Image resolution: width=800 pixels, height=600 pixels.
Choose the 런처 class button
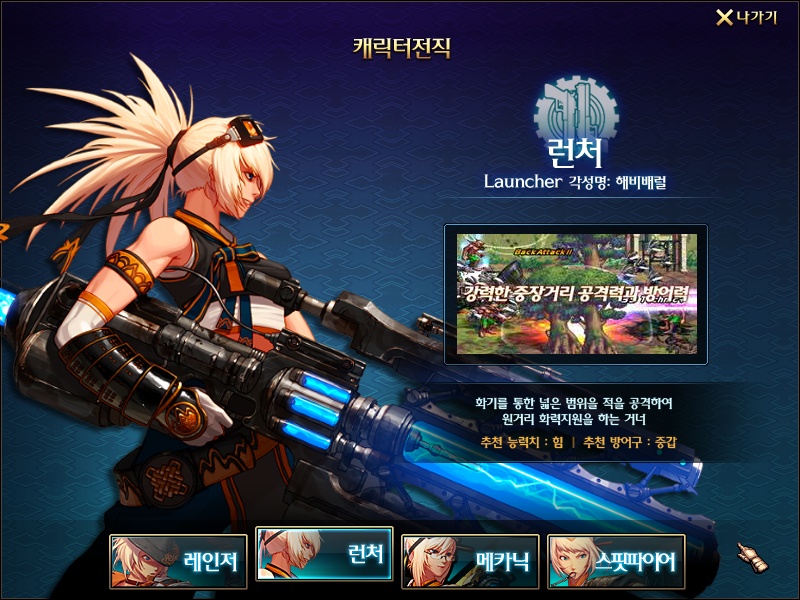[324, 554]
